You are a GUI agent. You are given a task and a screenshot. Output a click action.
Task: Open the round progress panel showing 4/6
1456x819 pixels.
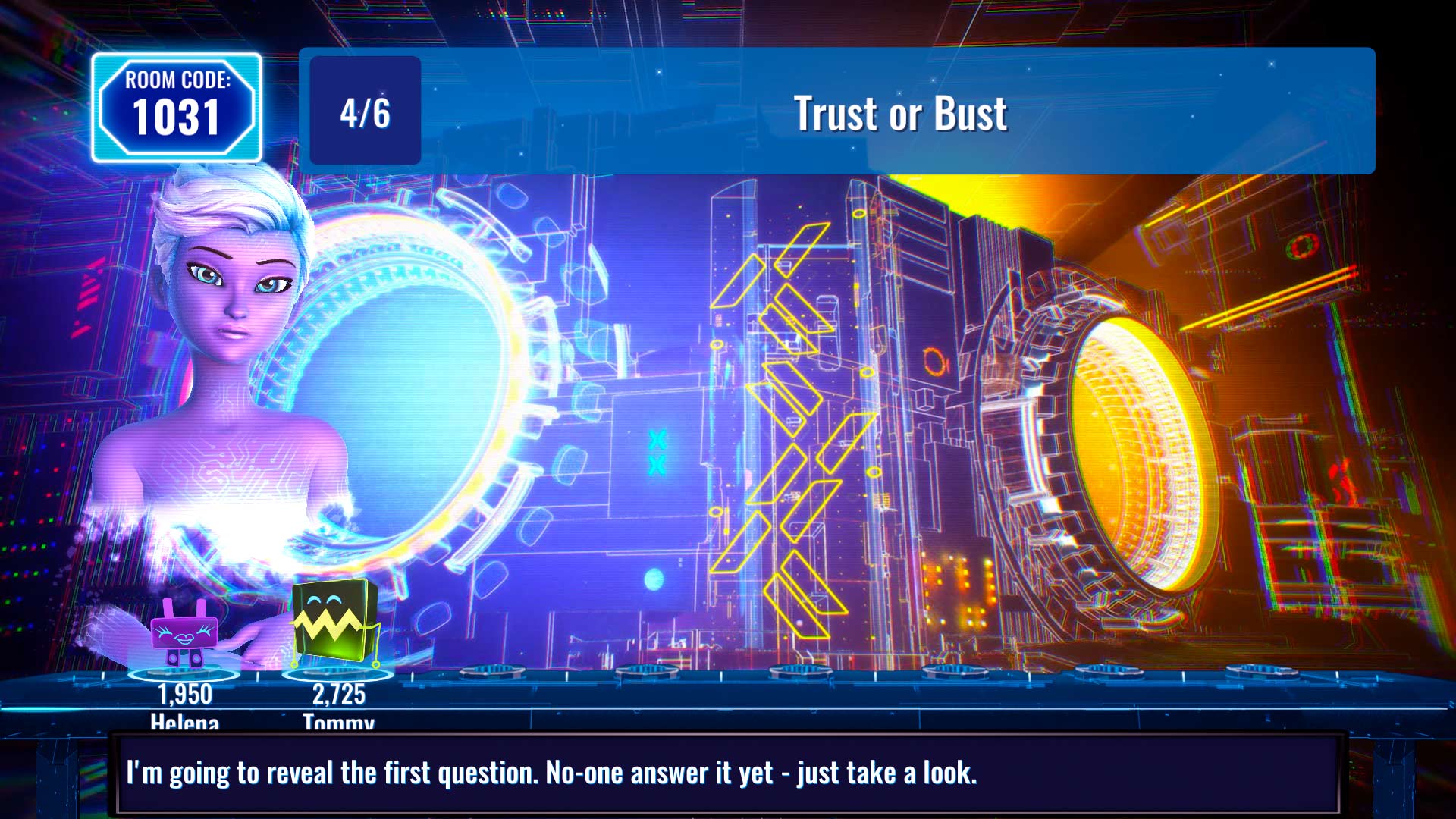point(364,111)
